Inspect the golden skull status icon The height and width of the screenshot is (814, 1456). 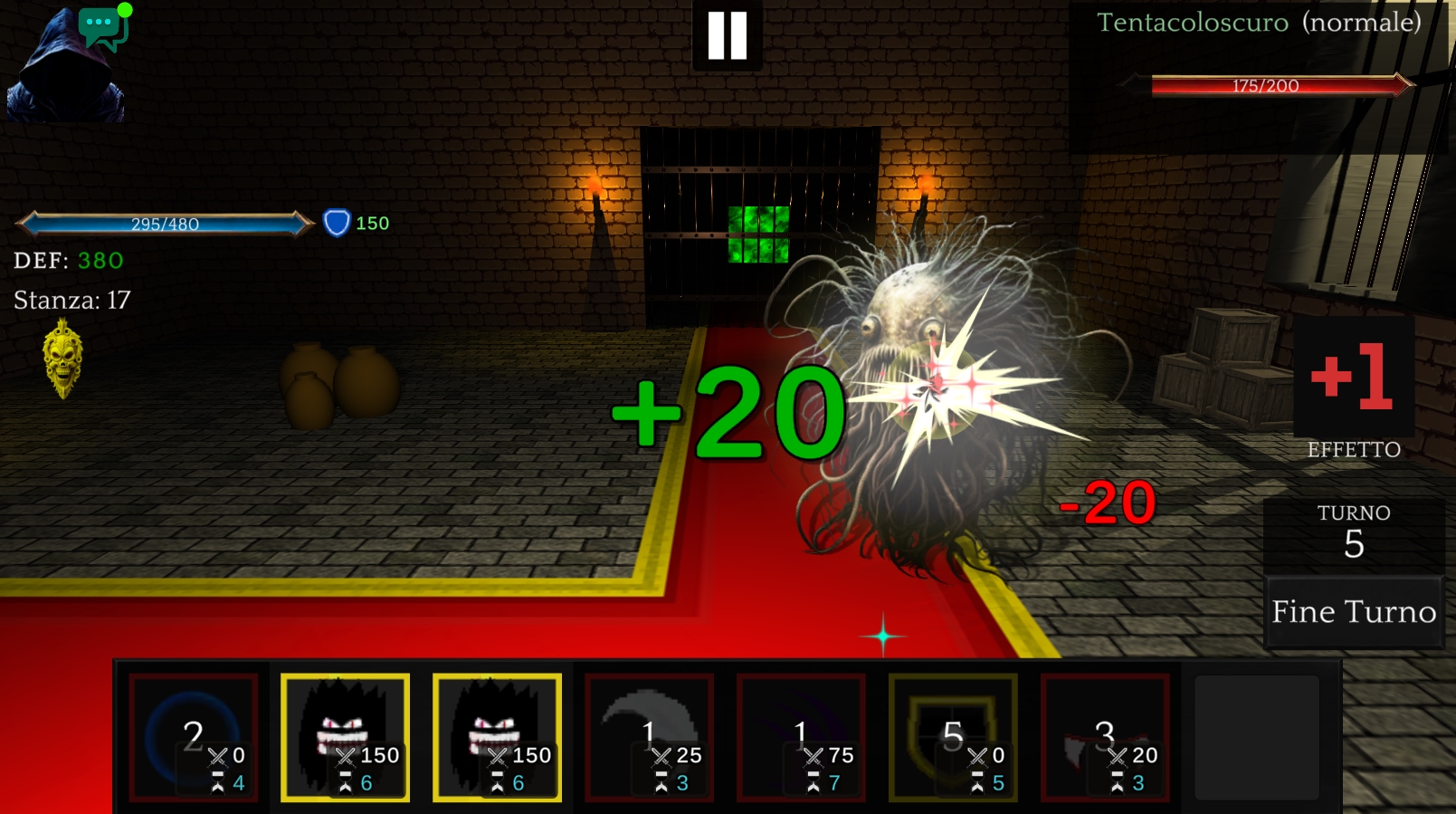pos(62,359)
